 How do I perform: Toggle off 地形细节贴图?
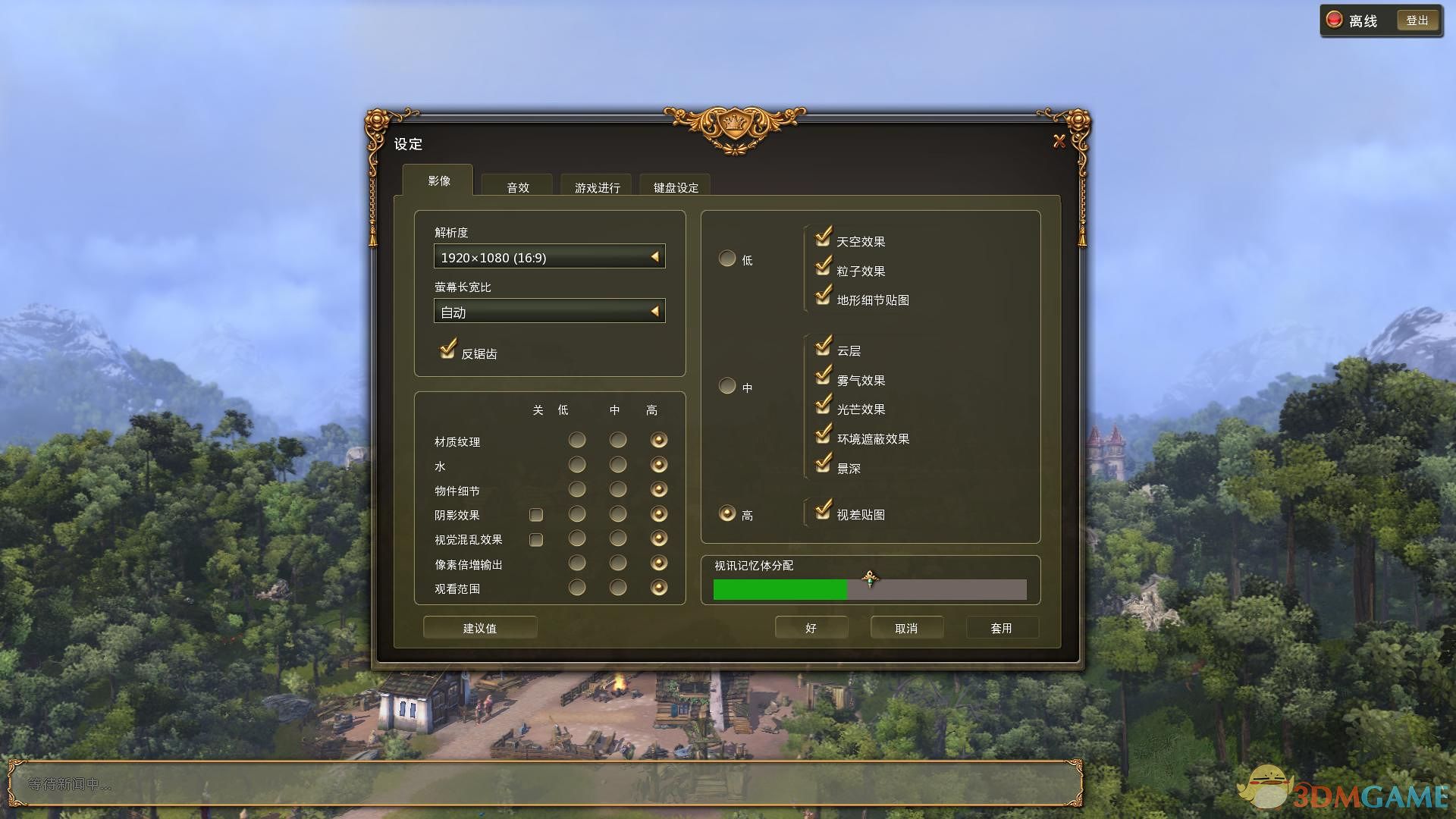tap(824, 297)
